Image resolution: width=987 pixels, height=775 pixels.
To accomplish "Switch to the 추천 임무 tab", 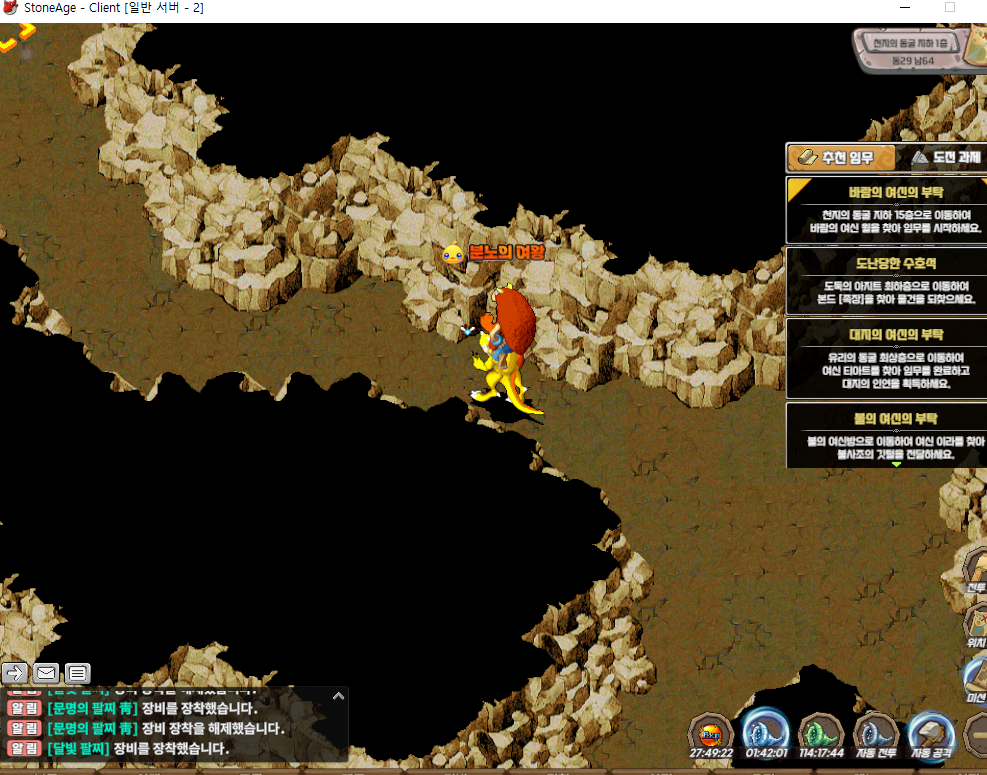I will coord(834,158).
